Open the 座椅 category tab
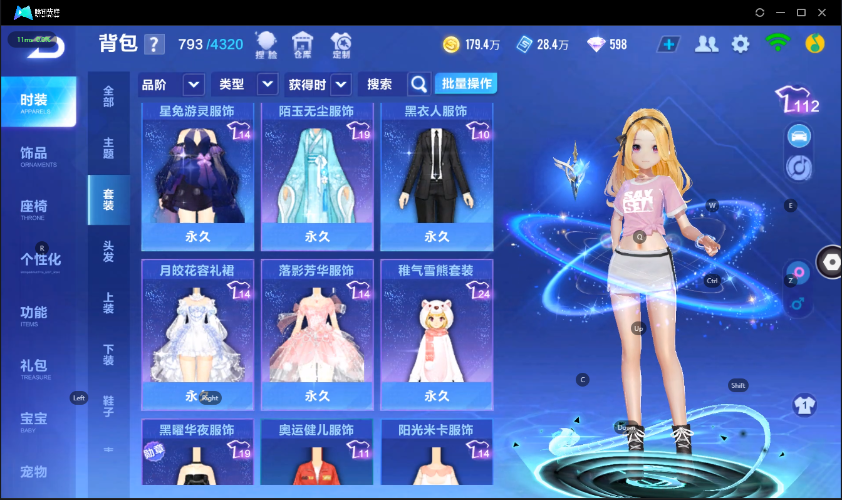 [x=35, y=208]
